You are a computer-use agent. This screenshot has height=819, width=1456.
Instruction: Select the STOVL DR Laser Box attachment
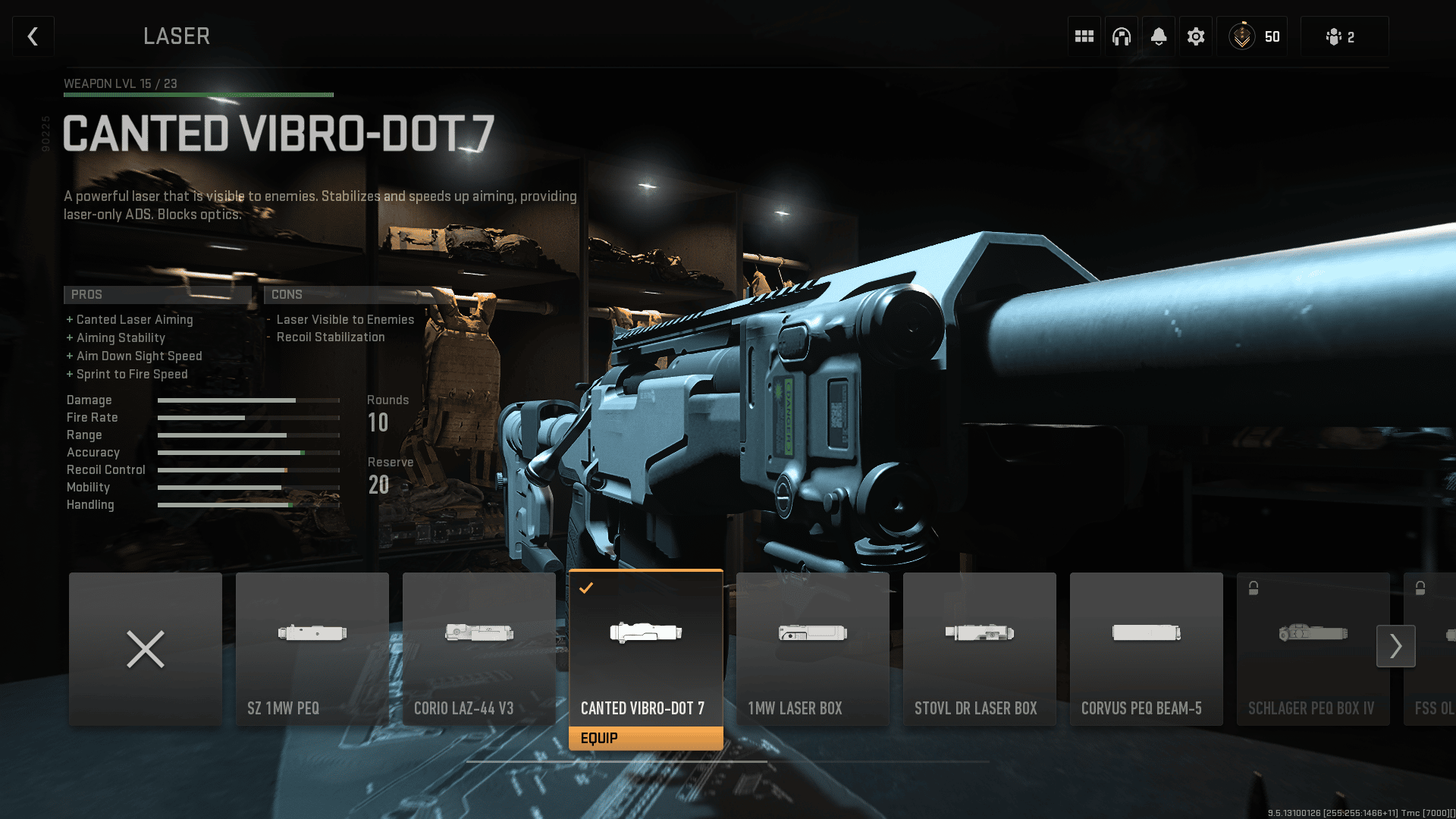click(x=979, y=648)
